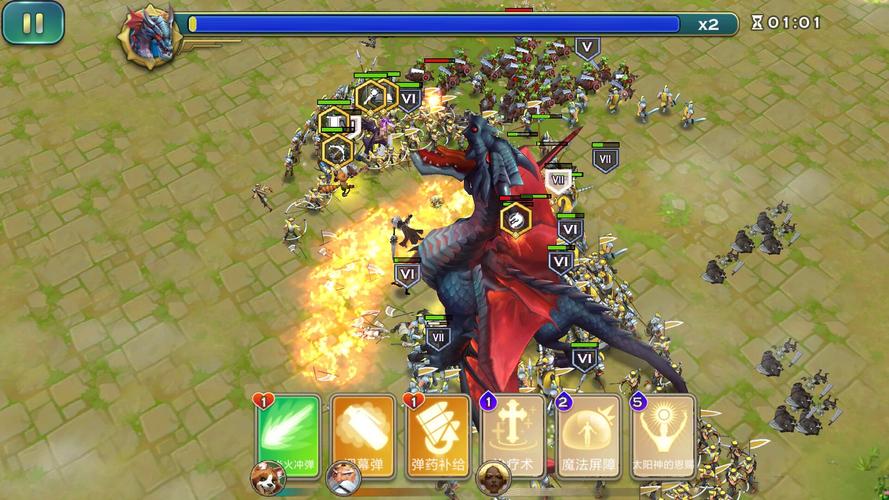
Task: Cast the 魔法屏障 magic barrier card
Action: [x=589, y=434]
